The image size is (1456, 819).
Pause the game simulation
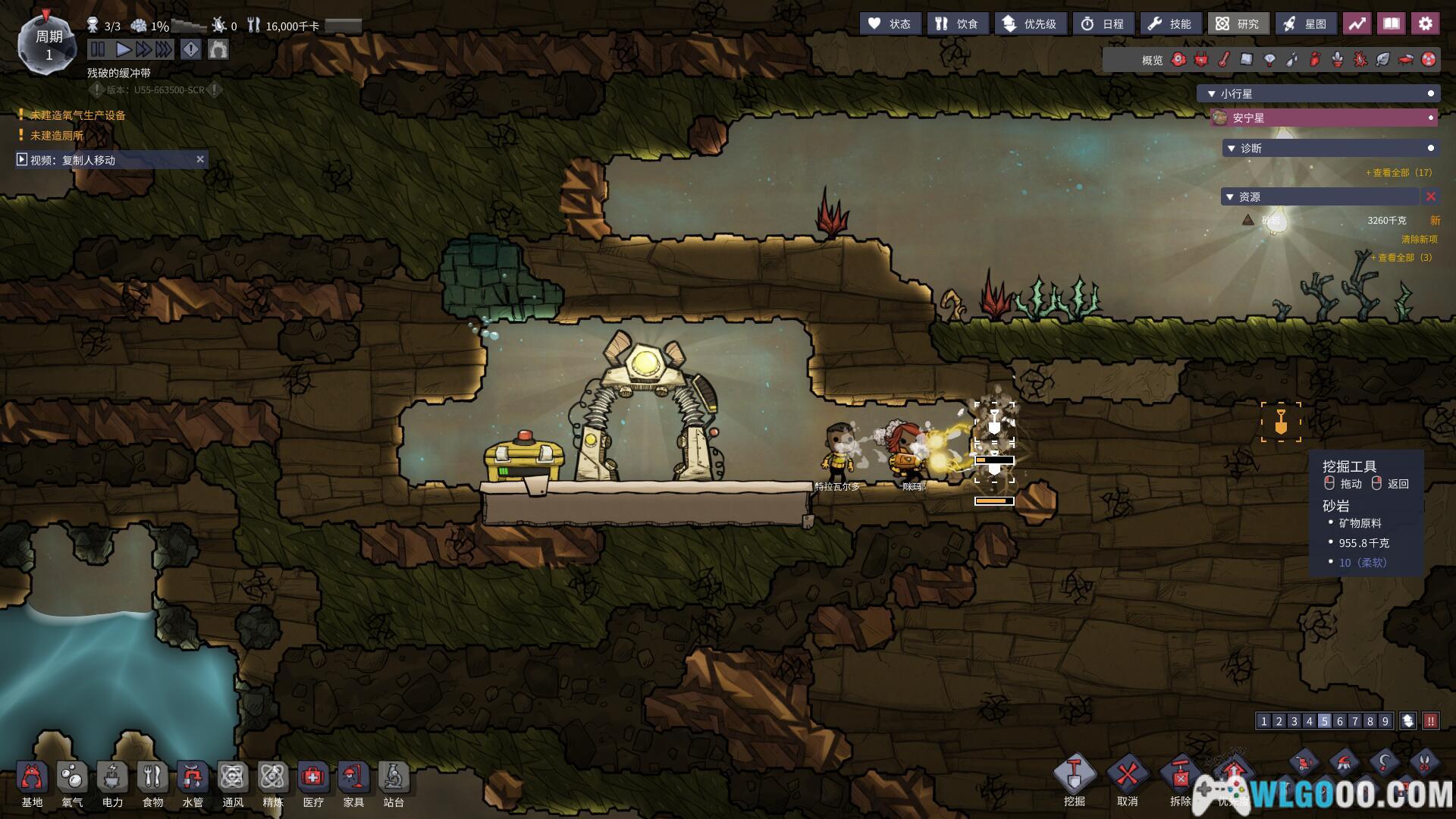pyautogui.click(x=98, y=50)
